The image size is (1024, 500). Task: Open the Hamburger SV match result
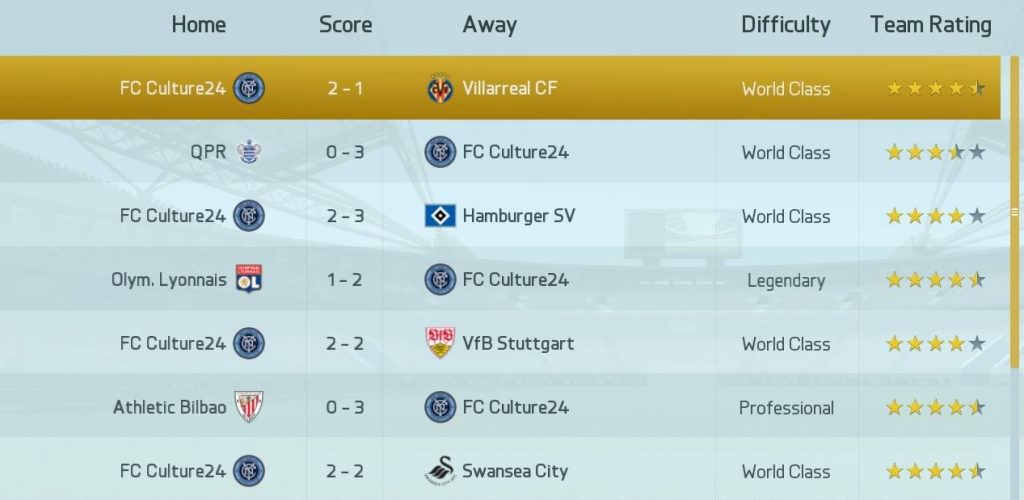tap(500, 216)
